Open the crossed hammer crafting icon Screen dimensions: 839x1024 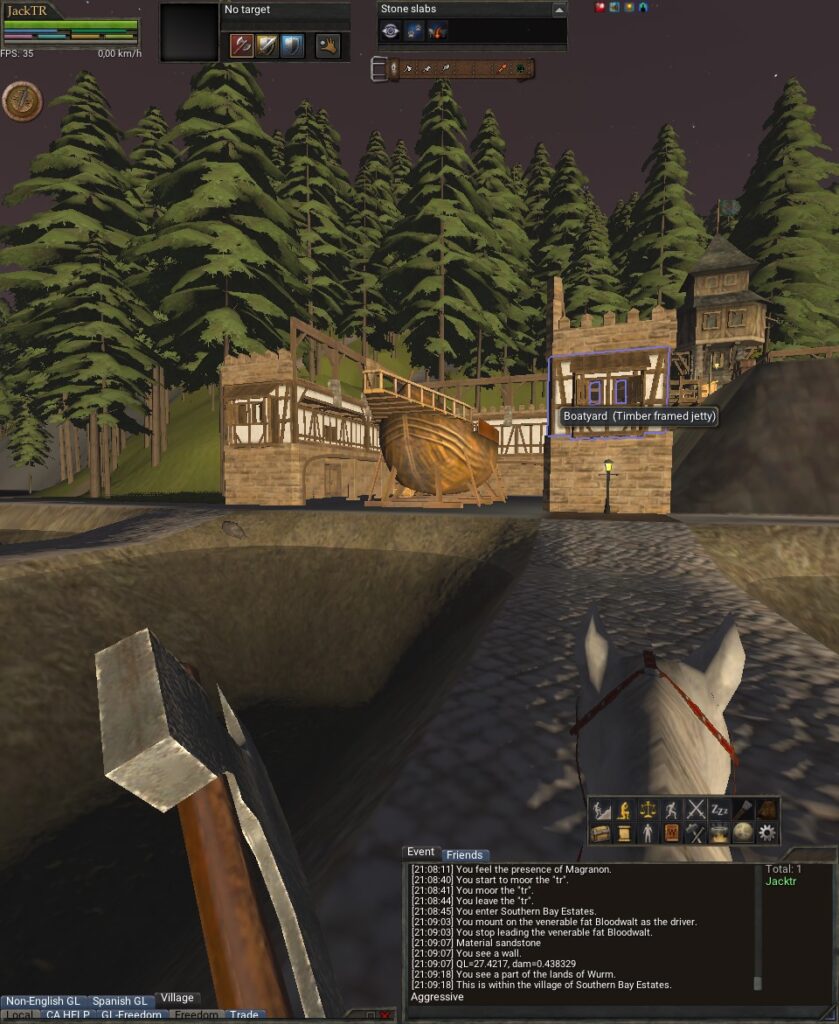[x=696, y=832]
